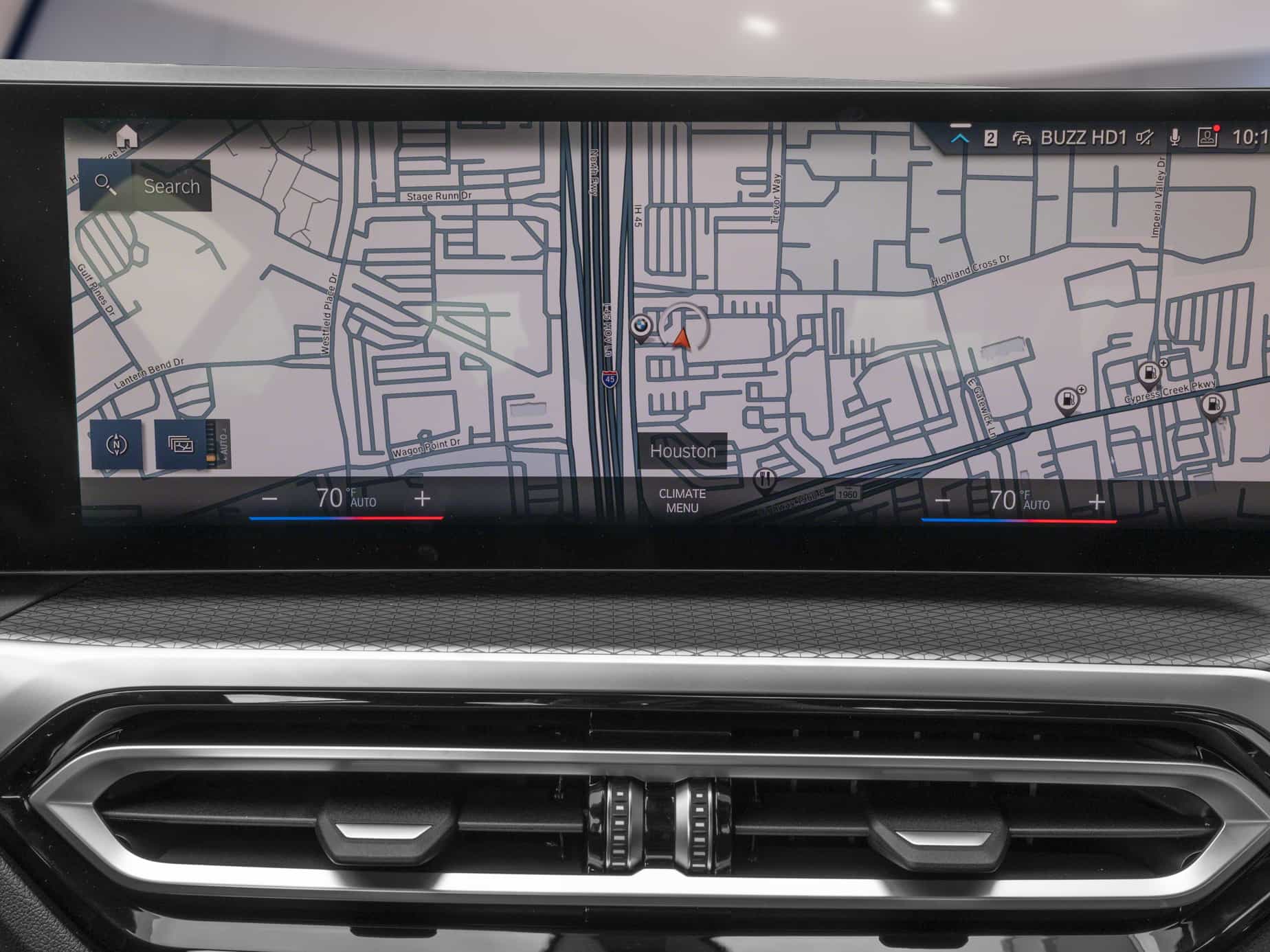Open the driver profile icon with notification dot
Viewport: 1270px width, 952px height.
coord(1207,136)
